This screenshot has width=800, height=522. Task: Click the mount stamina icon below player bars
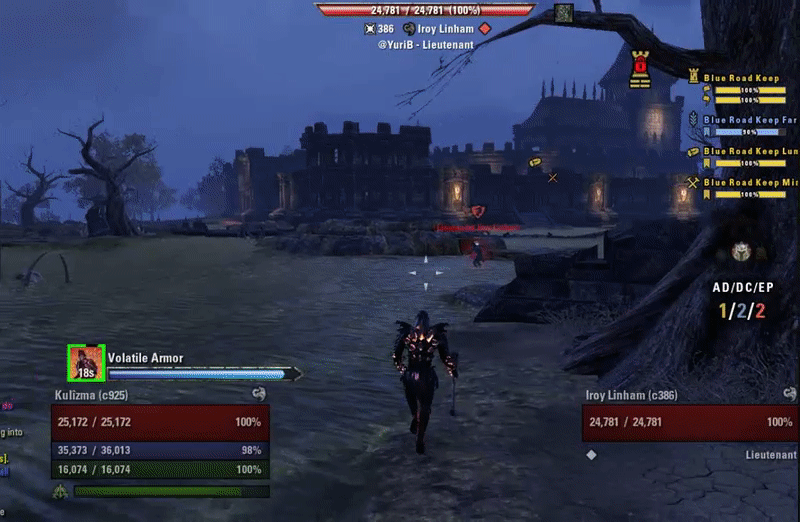point(60,491)
